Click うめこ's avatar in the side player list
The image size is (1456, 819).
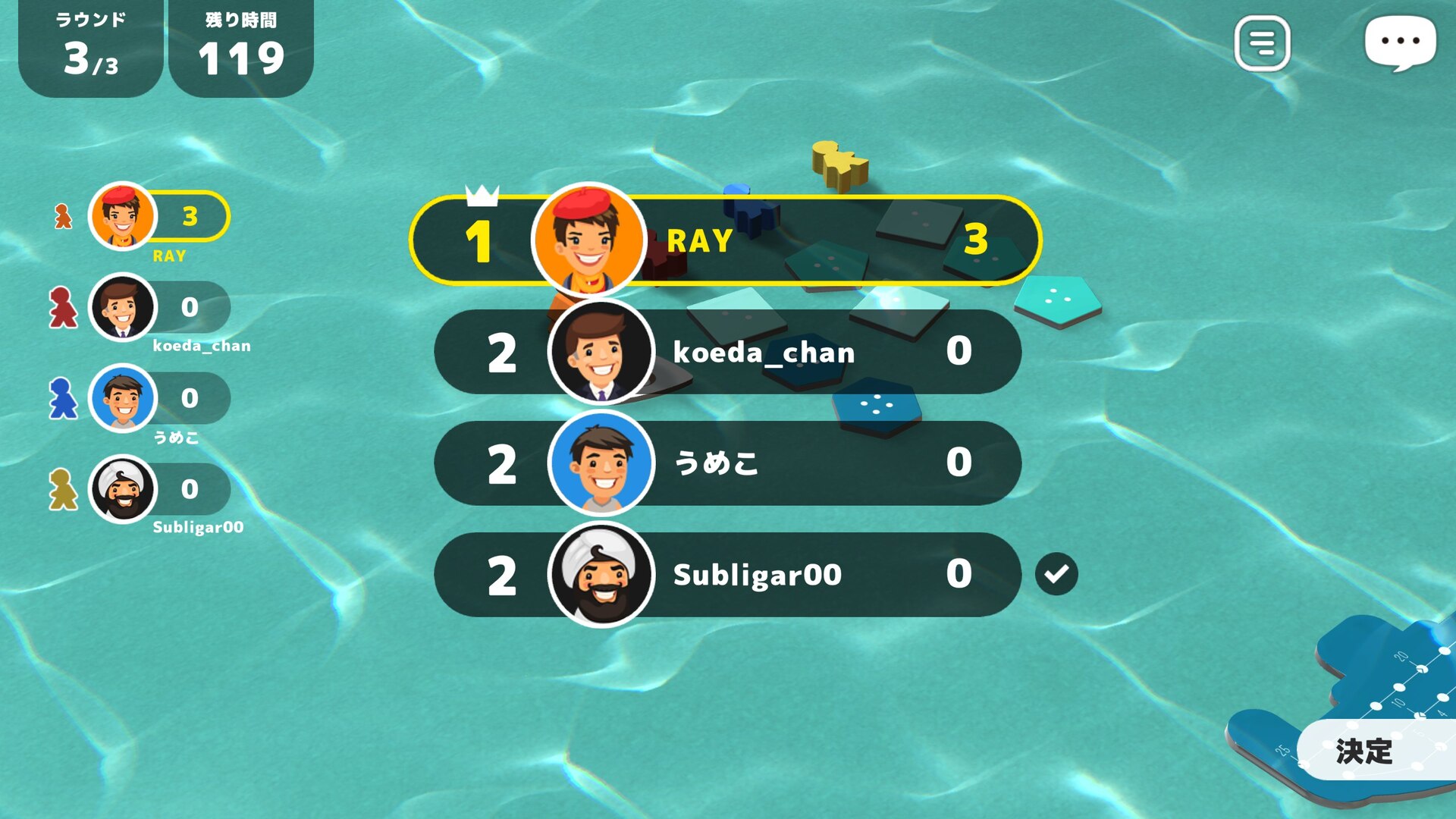pyautogui.click(x=122, y=398)
